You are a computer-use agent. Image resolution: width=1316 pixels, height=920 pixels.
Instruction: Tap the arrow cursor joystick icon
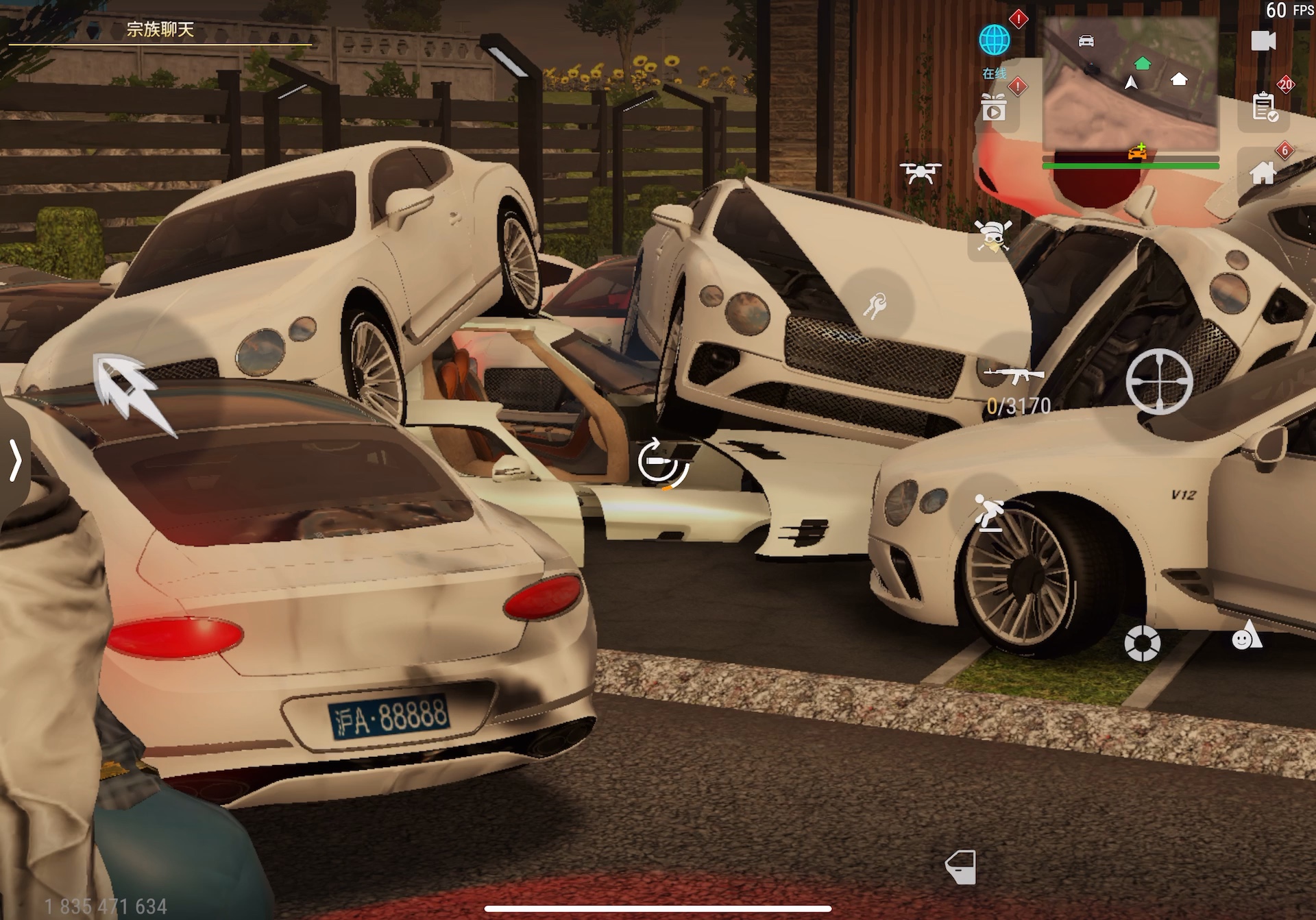click(130, 391)
